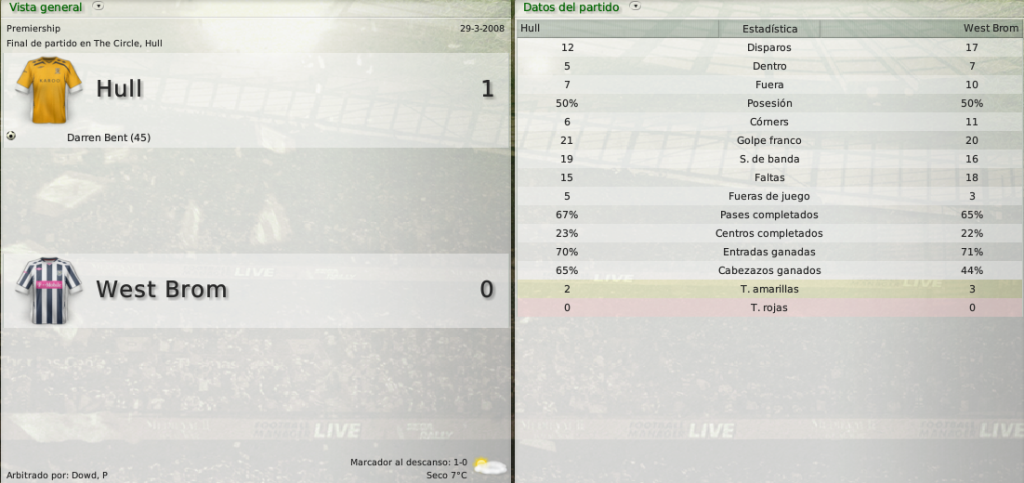Open the Datos del partido dropdown arrow
1024x483 pixels.
click(x=634, y=6)
